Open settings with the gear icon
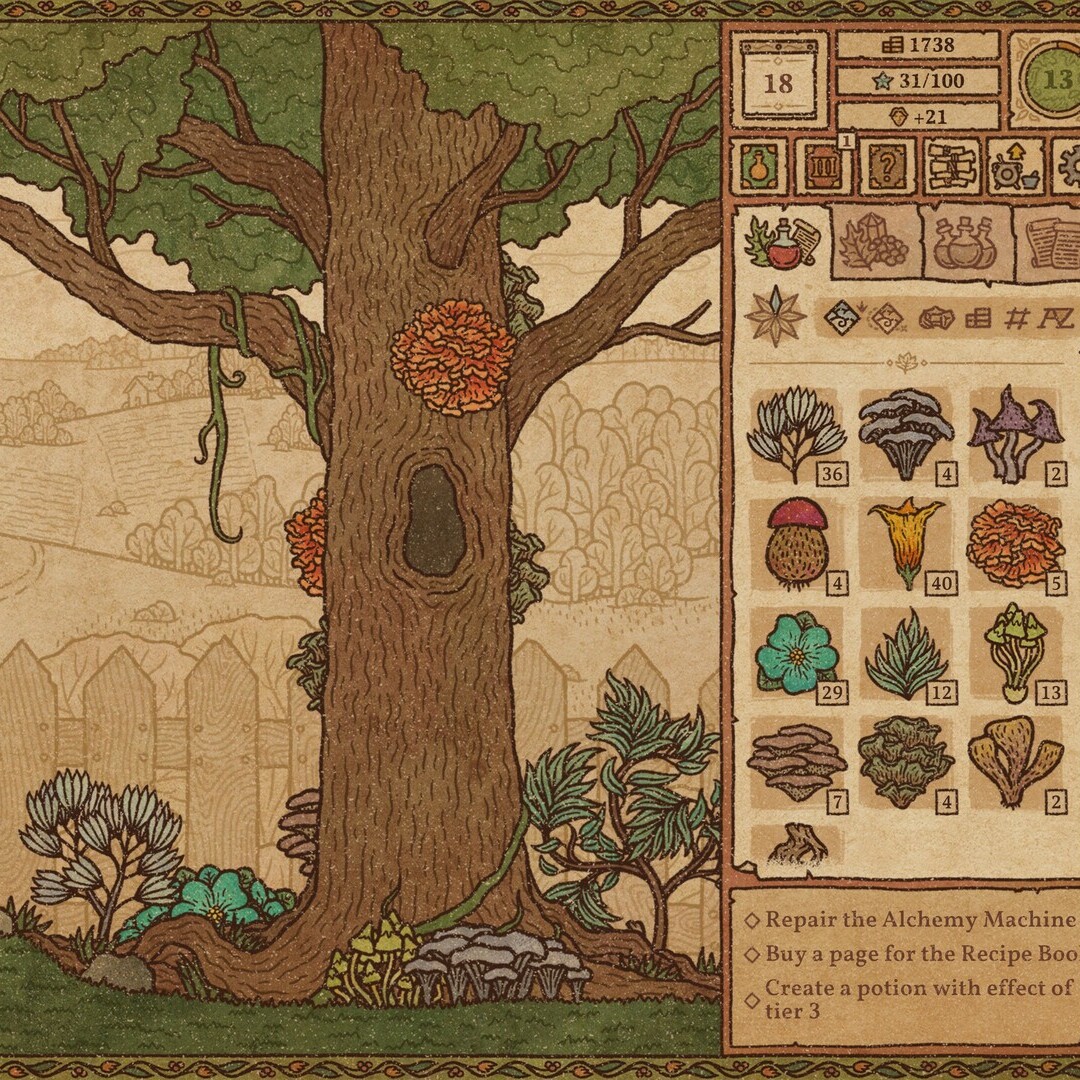The image size is (1080, 1080). tap(1066, 166)
